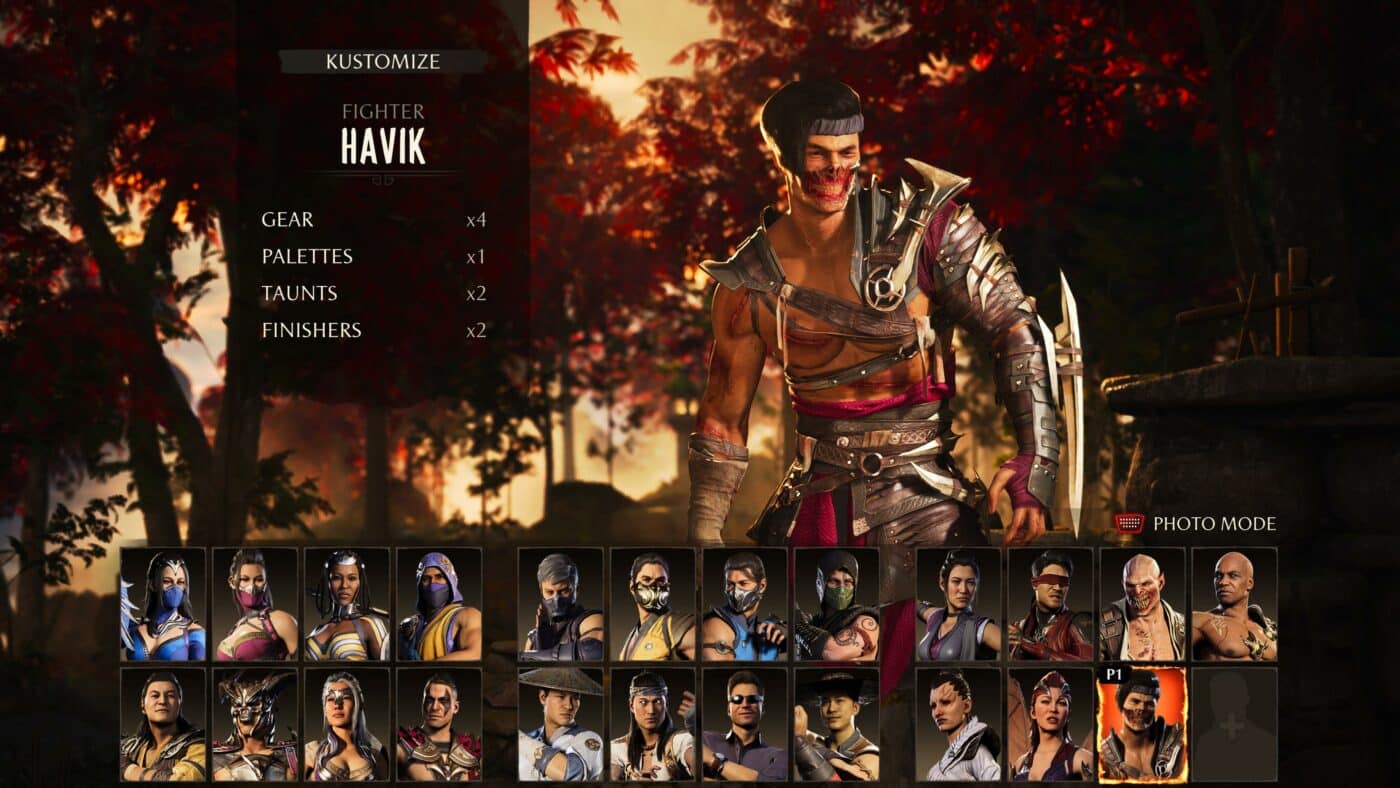This screenshot has height=788, width=1400.
Task: Select Shang Tsung in the bottom row
Action: (x=160, y=725)
